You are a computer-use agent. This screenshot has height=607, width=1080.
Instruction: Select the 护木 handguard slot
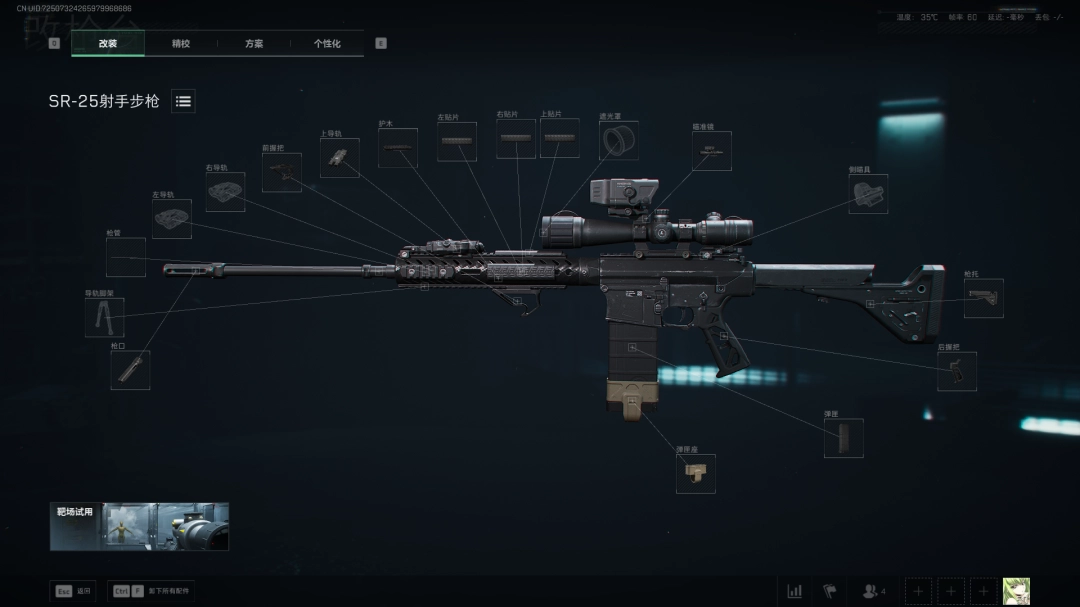(398, 148)
